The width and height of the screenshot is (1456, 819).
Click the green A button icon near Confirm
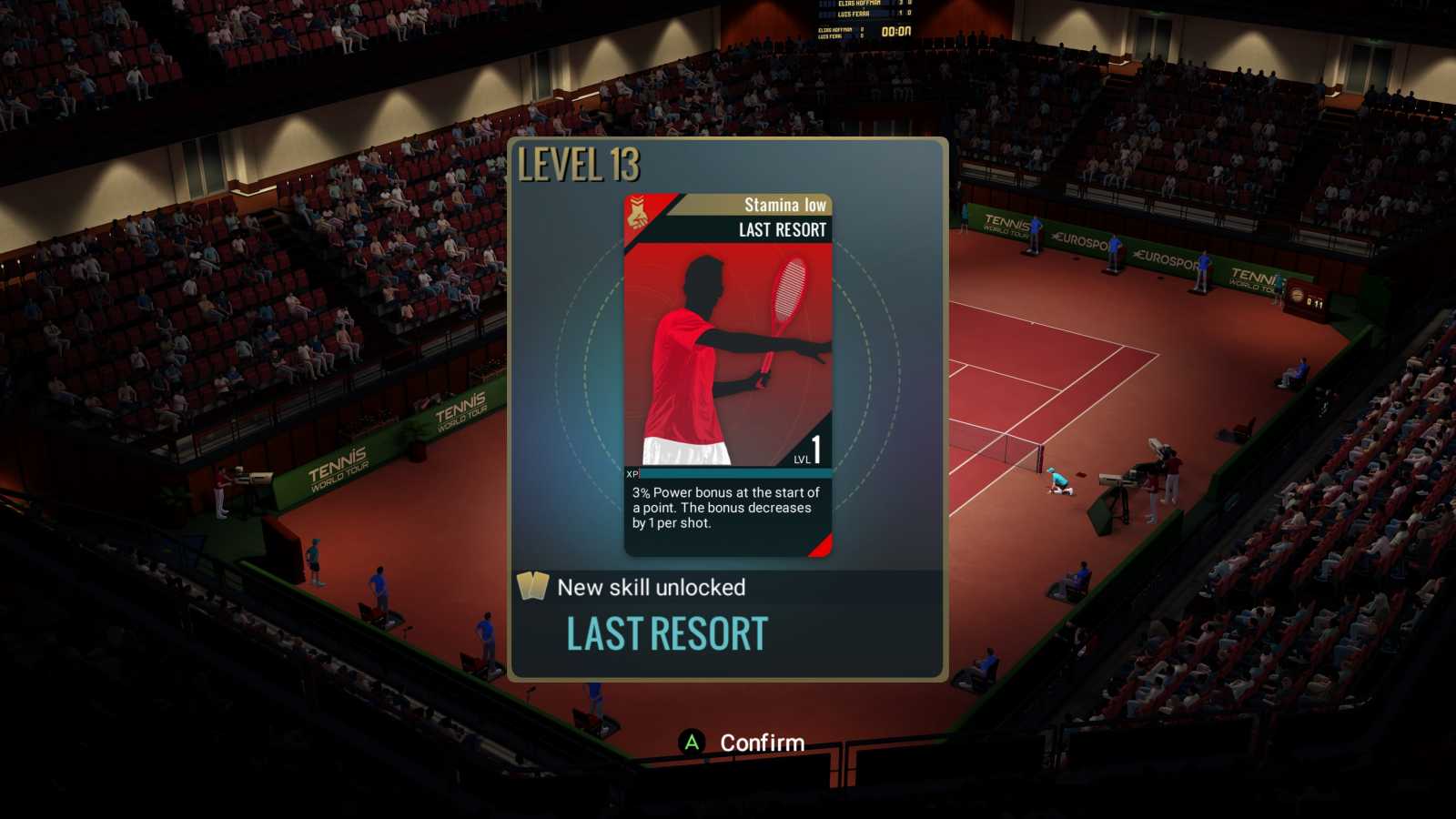point(690,743)
